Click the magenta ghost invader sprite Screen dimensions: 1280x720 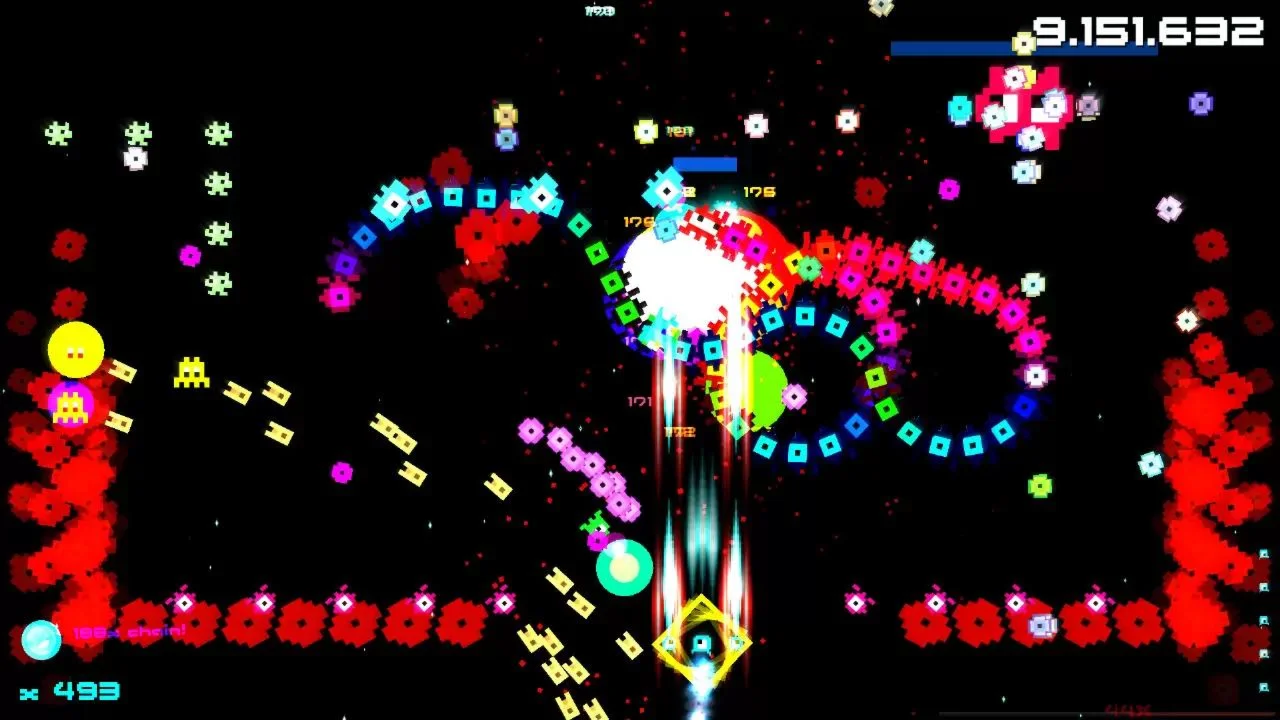coord(68,403)
